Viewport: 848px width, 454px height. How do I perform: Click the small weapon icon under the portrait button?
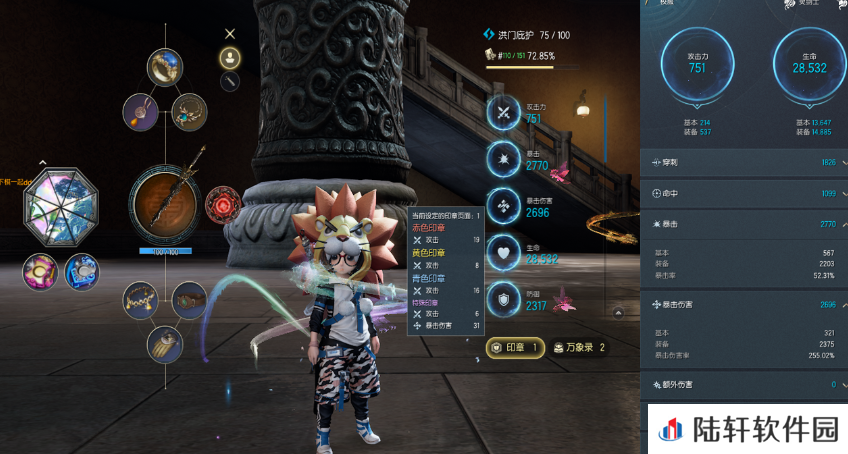pyautogui.click(x=231, y=81)
